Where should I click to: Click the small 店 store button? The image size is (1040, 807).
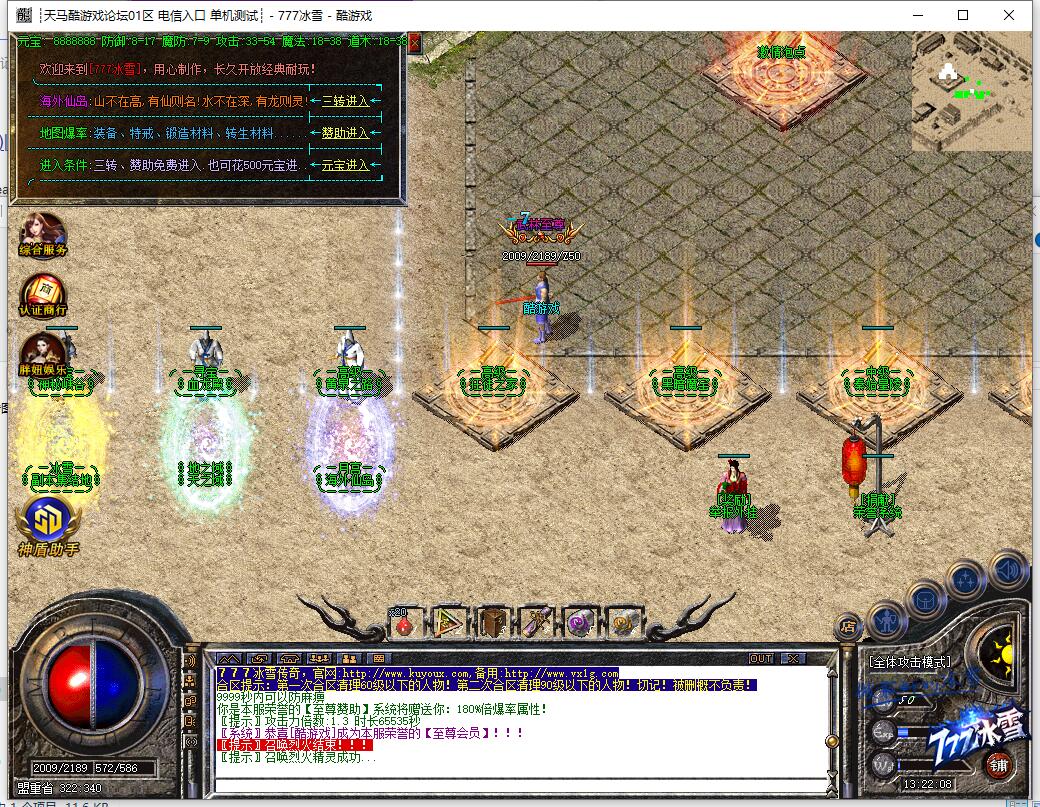(x=847, y=627)
